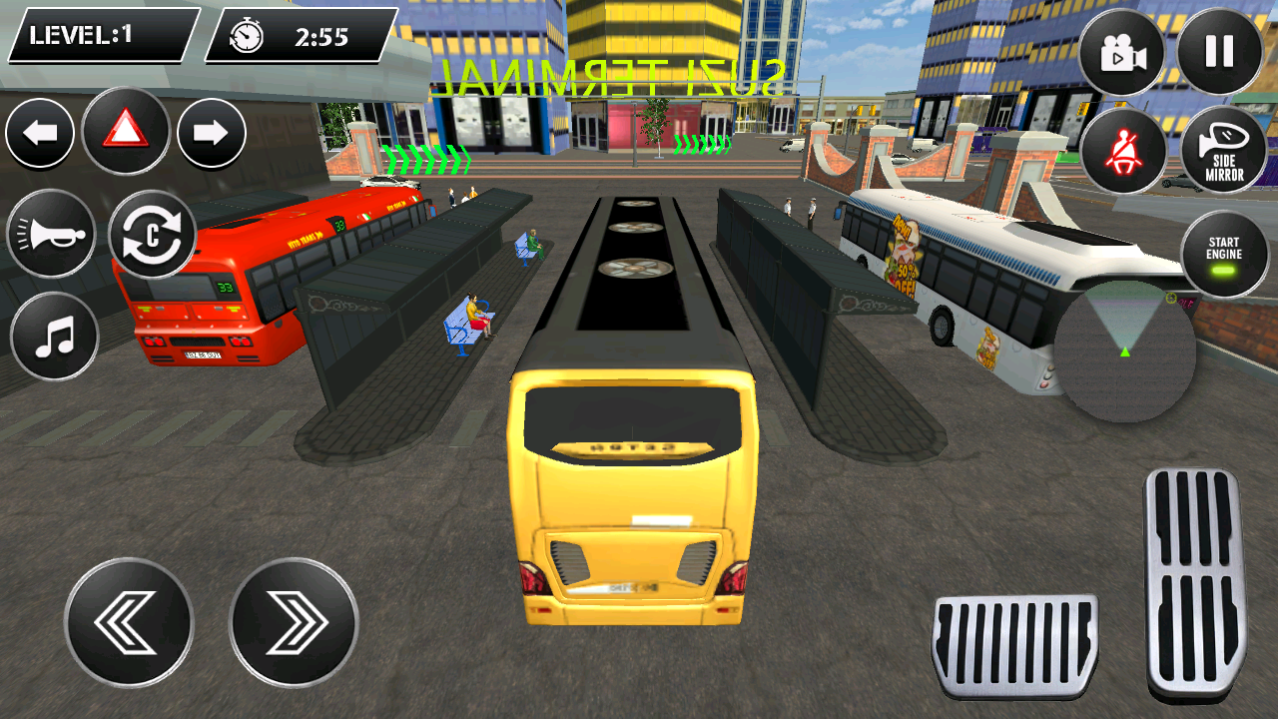Change the control mode with the C button
Viewport: 1278px width, 719px height.
[152, 235]
